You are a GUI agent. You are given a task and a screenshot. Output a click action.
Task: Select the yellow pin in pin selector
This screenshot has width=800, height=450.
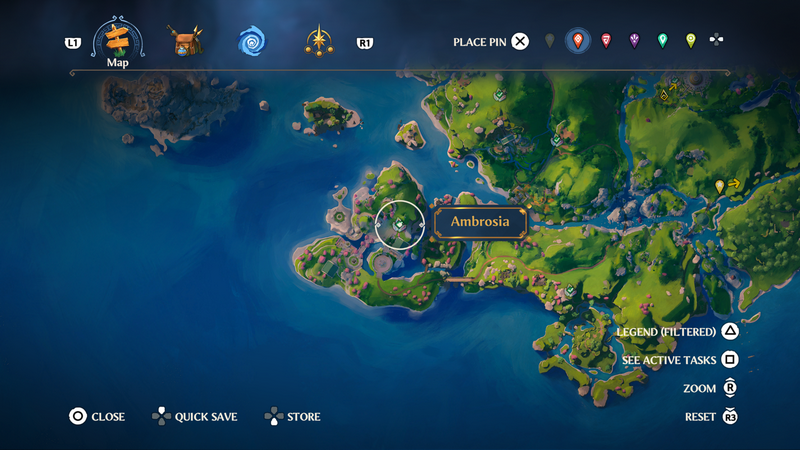690,41
